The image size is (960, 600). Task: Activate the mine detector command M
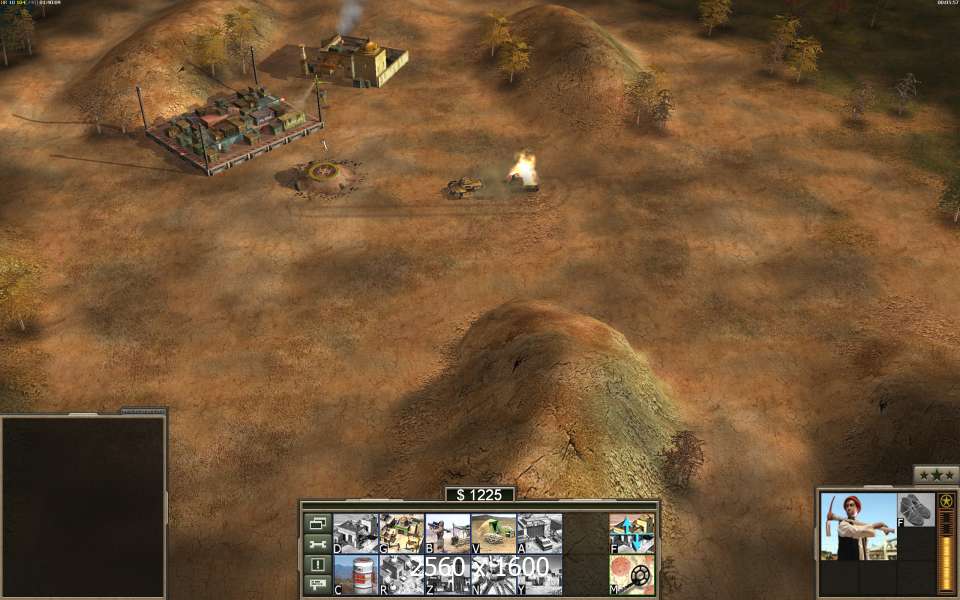[631, 575]
